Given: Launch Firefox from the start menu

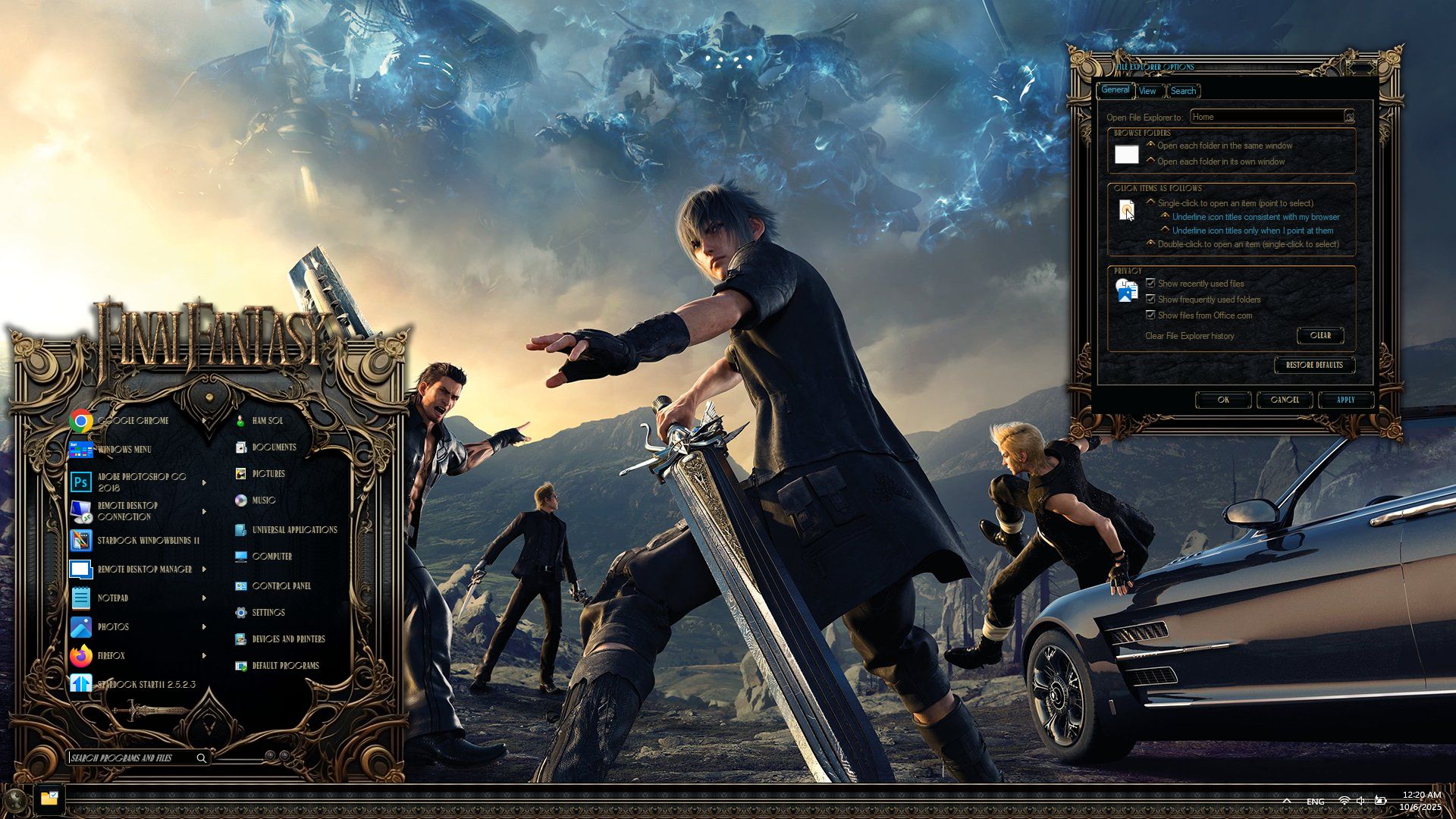Looking at the screenshot, I should click(x=110, y=656).
